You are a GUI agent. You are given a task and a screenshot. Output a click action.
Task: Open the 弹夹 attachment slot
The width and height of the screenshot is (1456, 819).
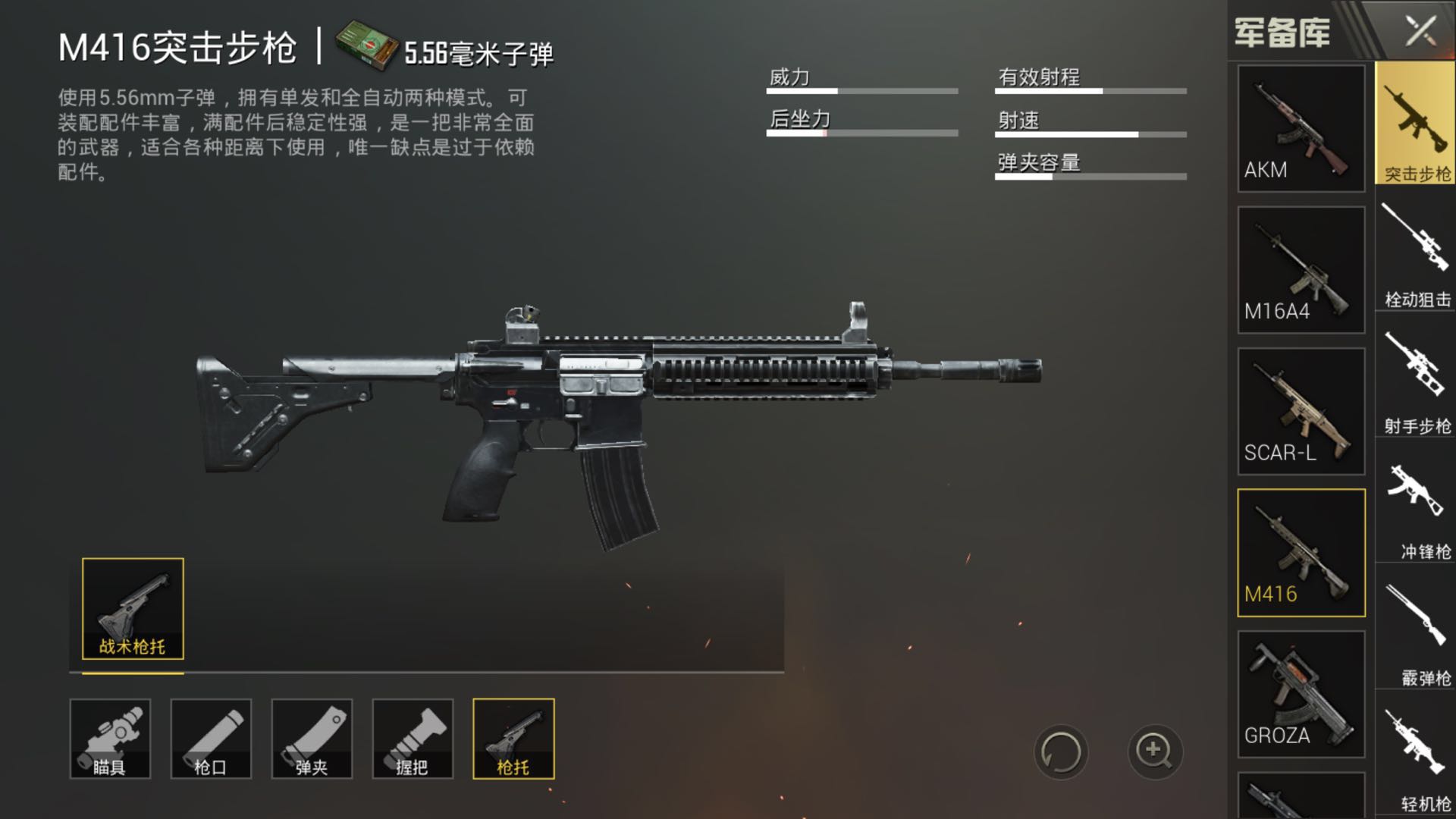click(x=312, y=739)
